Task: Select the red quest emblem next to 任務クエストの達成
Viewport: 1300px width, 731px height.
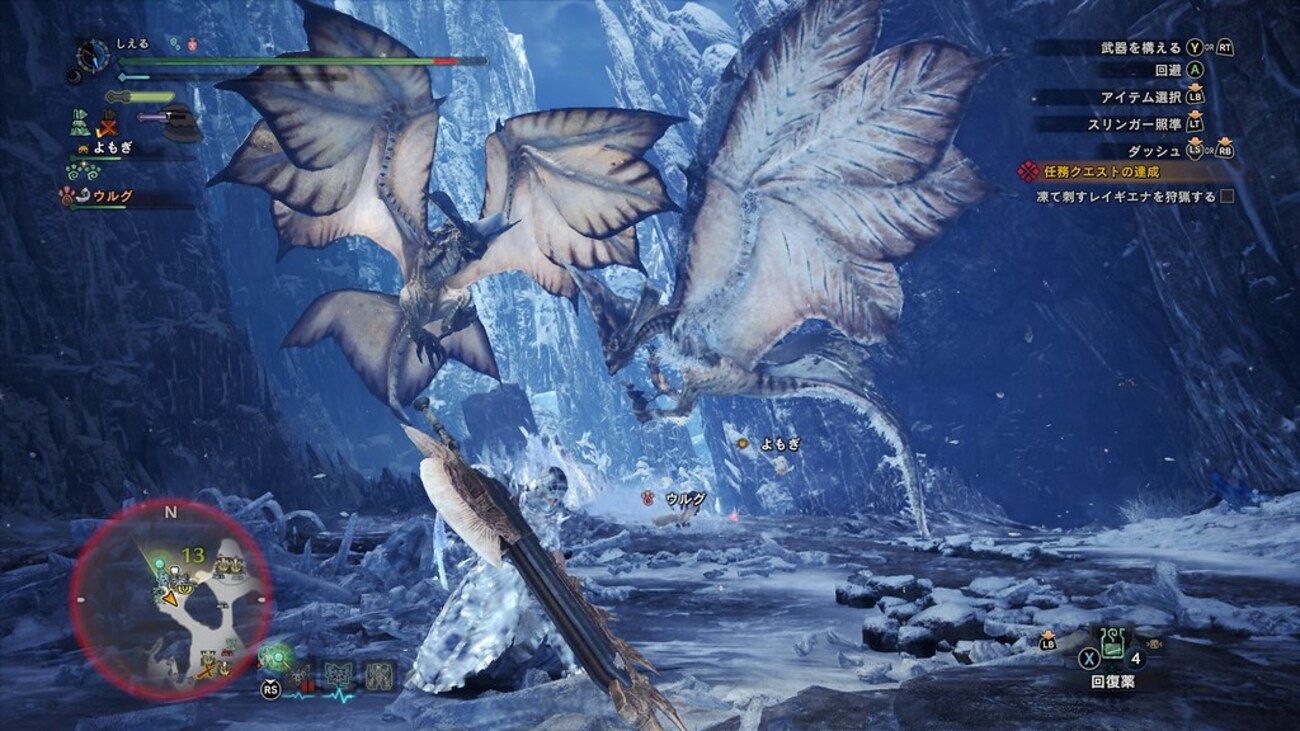Action: pos(1027,170)
